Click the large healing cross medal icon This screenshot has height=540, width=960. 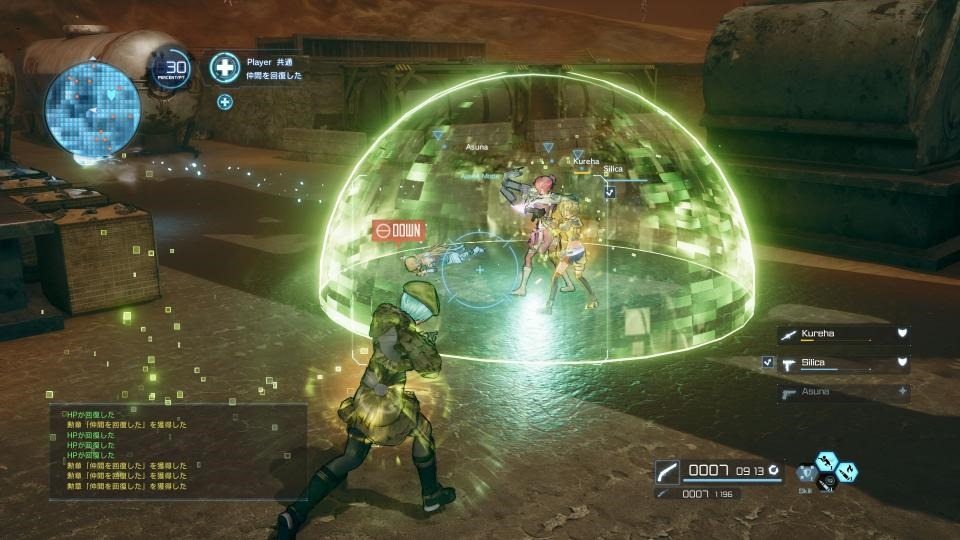coord(224,68)
